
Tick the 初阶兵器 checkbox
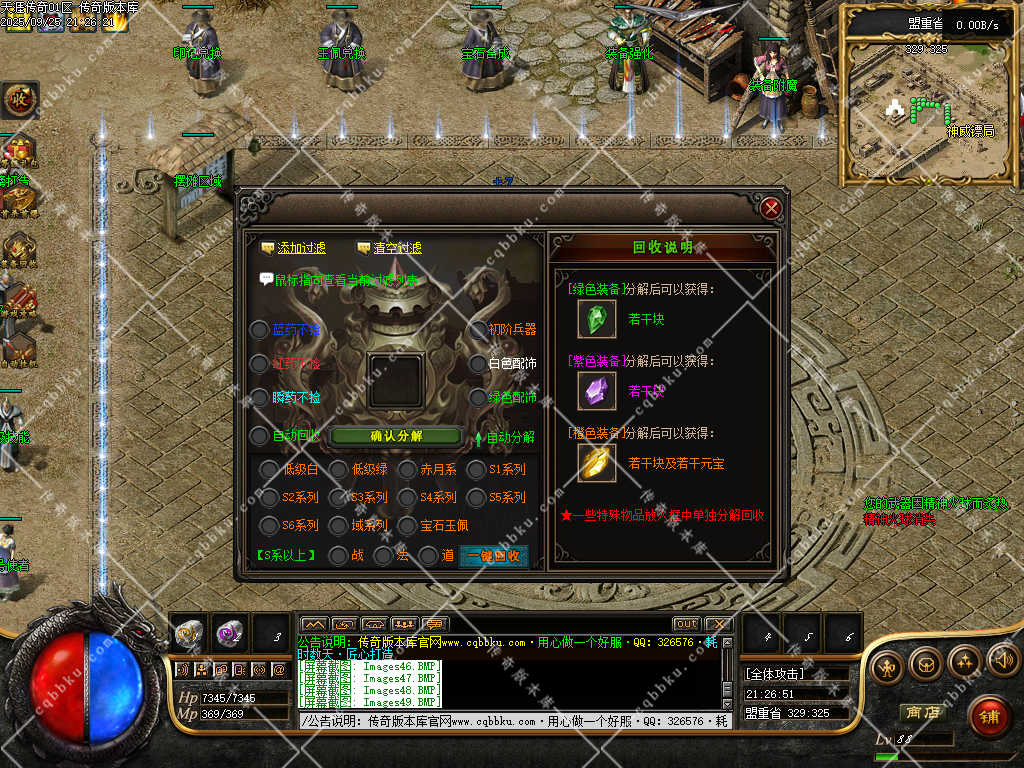point(477,330)
